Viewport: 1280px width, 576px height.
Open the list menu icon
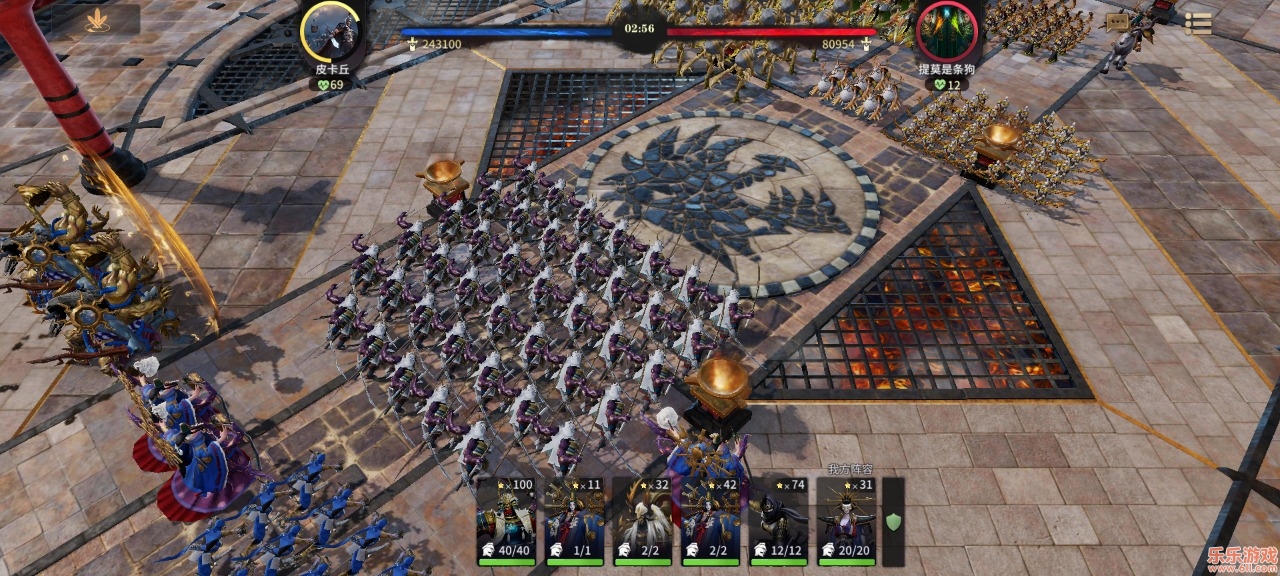coord(1198,24)
